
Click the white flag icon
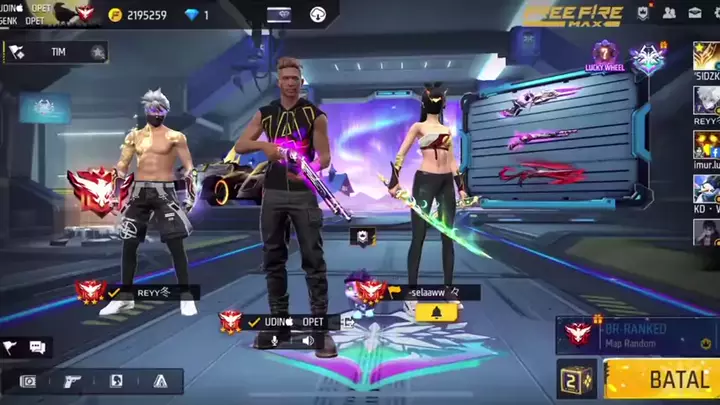tap(12, 347)
